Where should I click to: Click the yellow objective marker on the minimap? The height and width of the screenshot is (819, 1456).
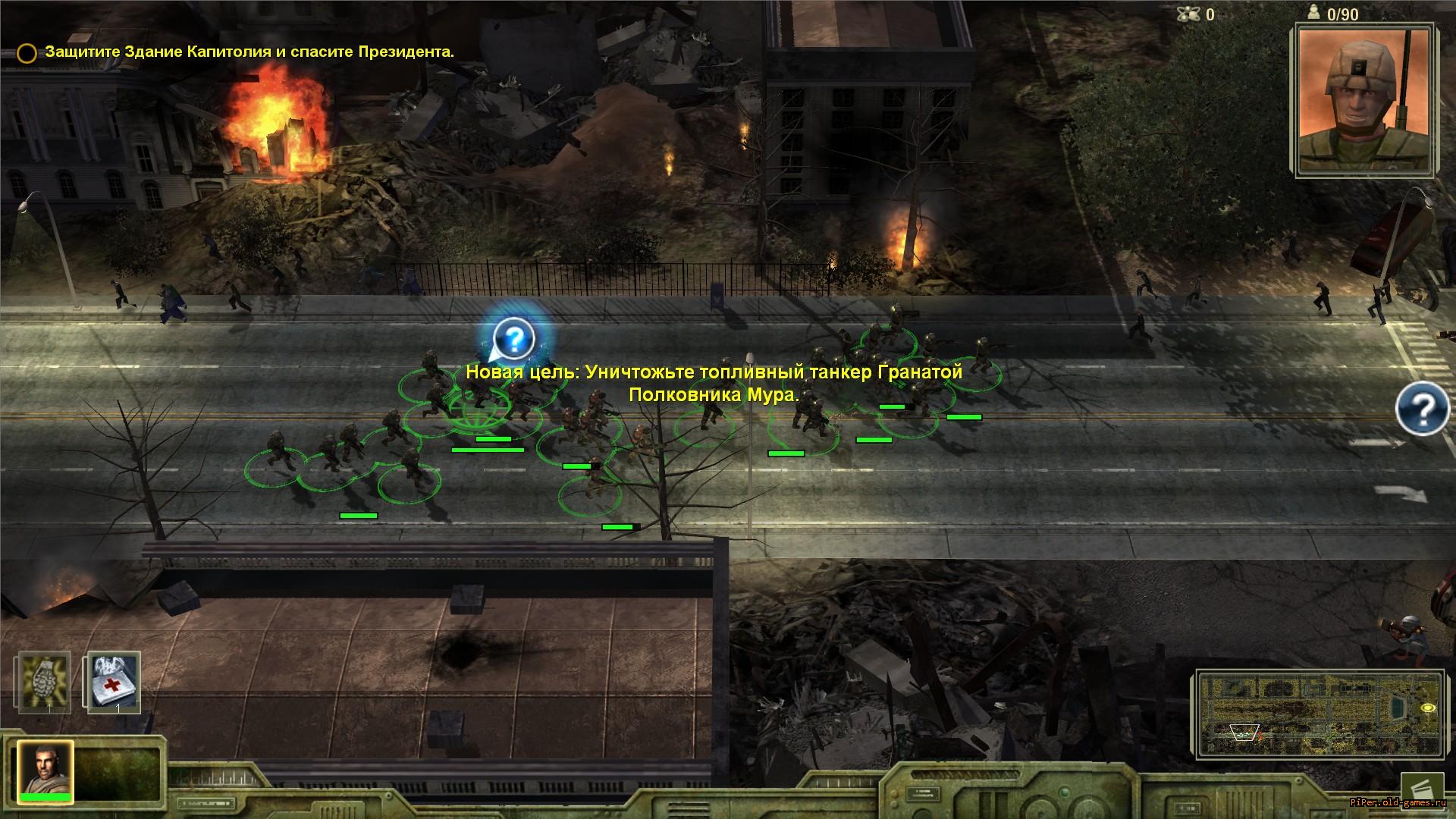point(1428,708)
